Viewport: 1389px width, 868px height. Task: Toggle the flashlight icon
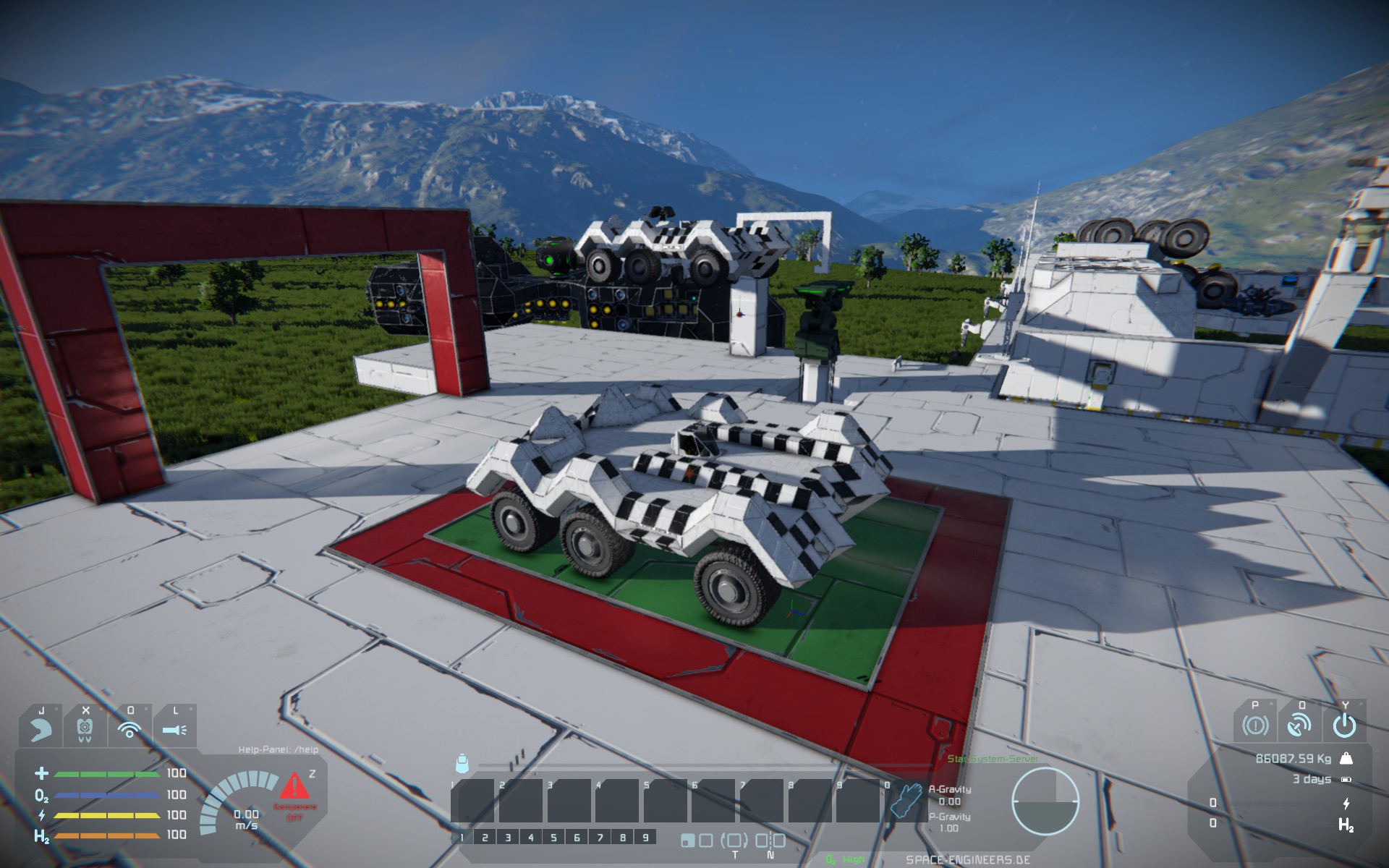174,729
